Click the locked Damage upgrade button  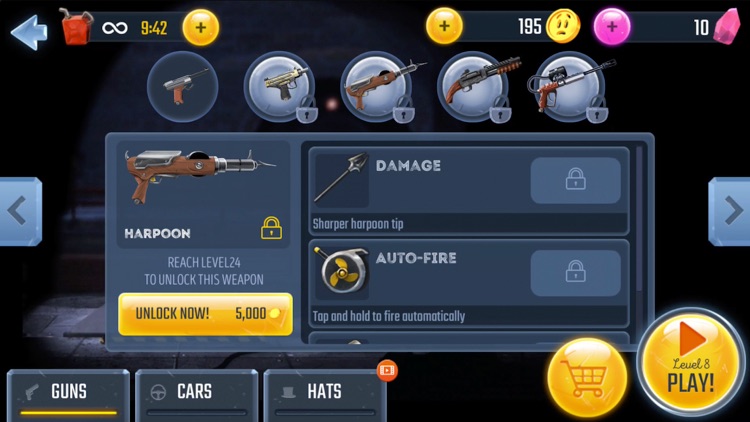tap(575, 180)
